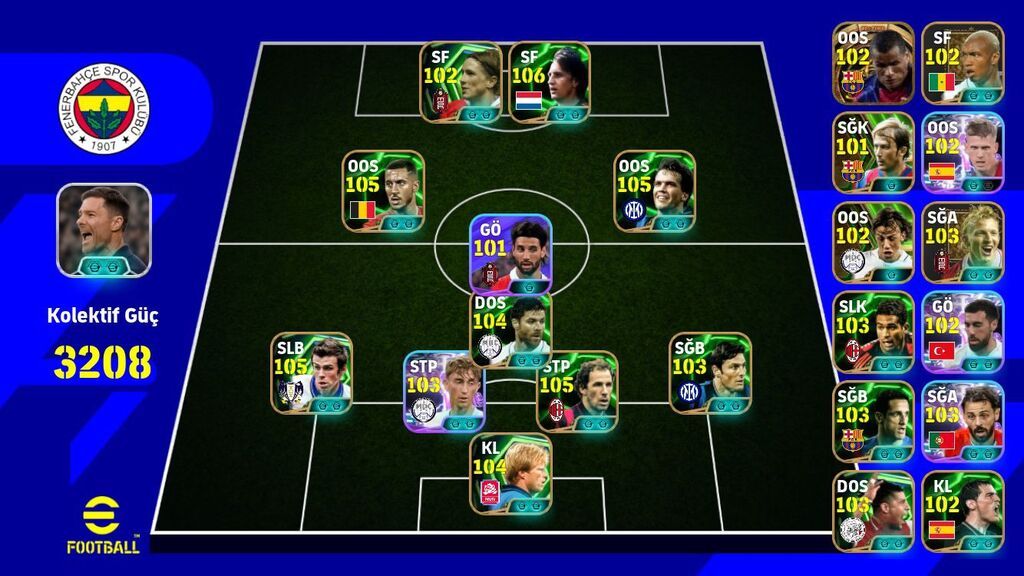
Task: Pick the SĞB 103 card with Barcelona badge
Action: pos(873,420)
